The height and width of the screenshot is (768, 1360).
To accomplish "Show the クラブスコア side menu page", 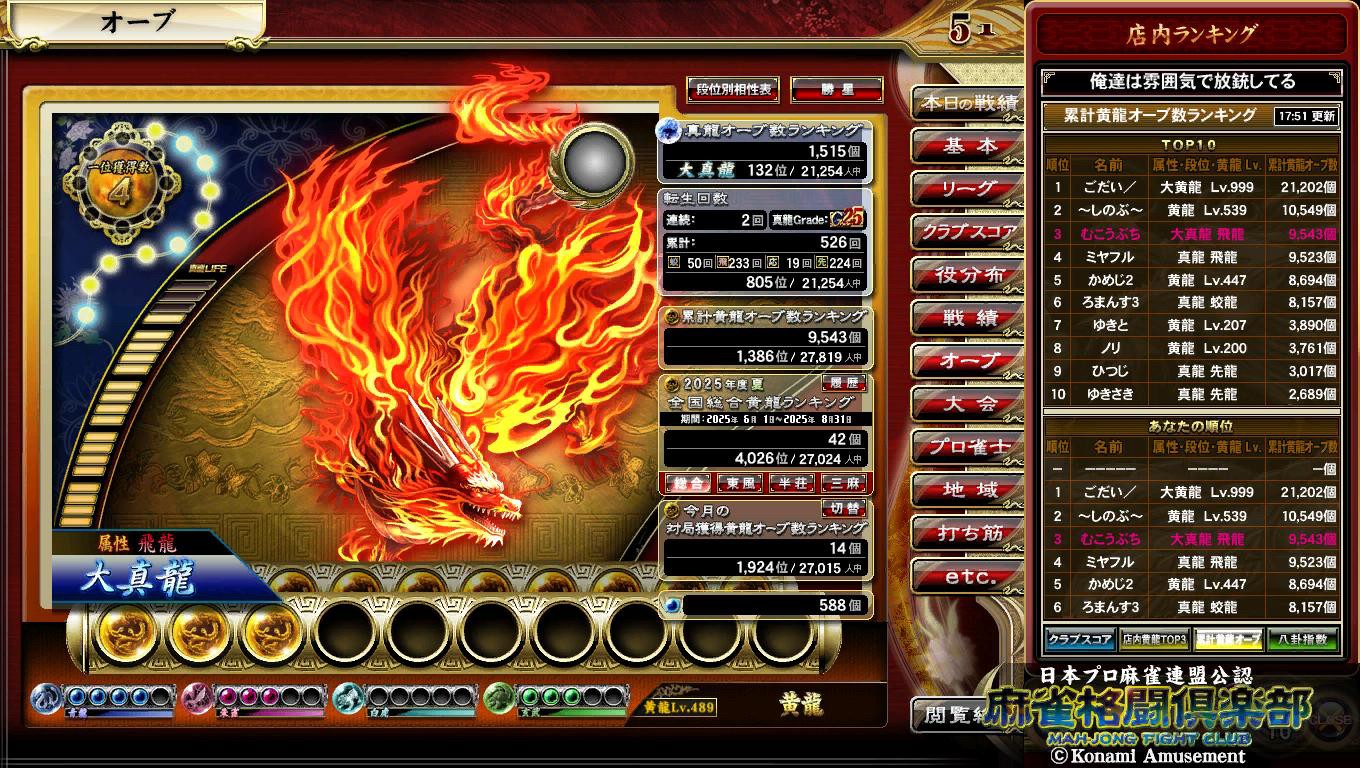I will (x=967, y=232).
